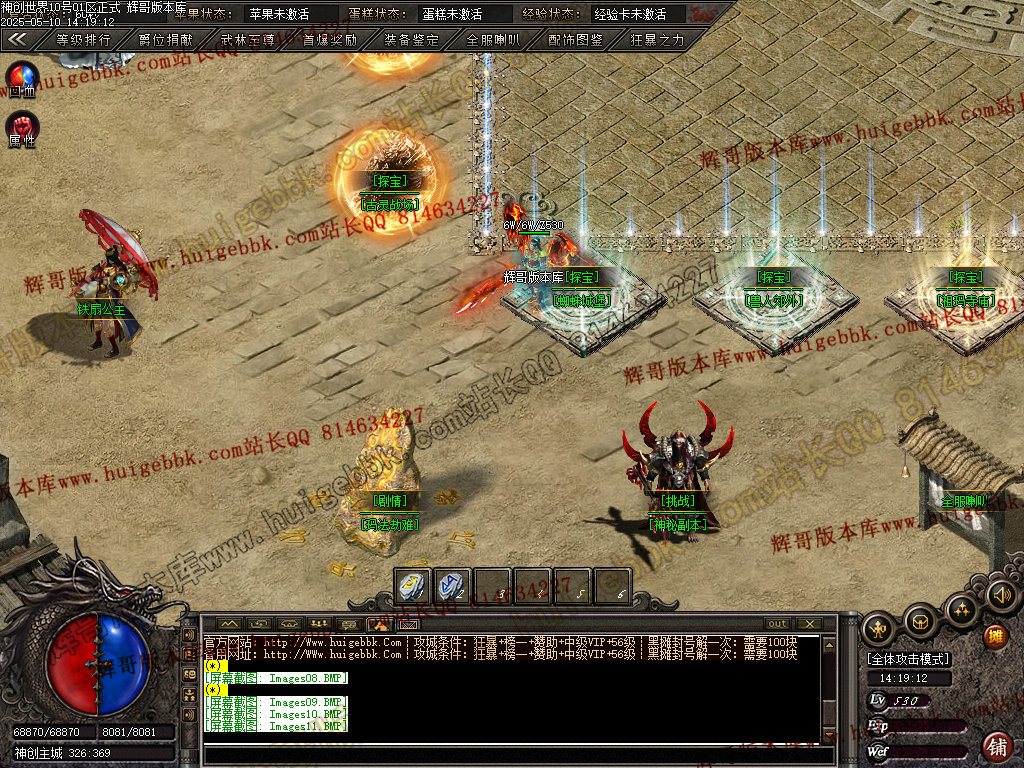Click the 回血 heal orb icon
1024x768 pixels.
pos(22,78)
